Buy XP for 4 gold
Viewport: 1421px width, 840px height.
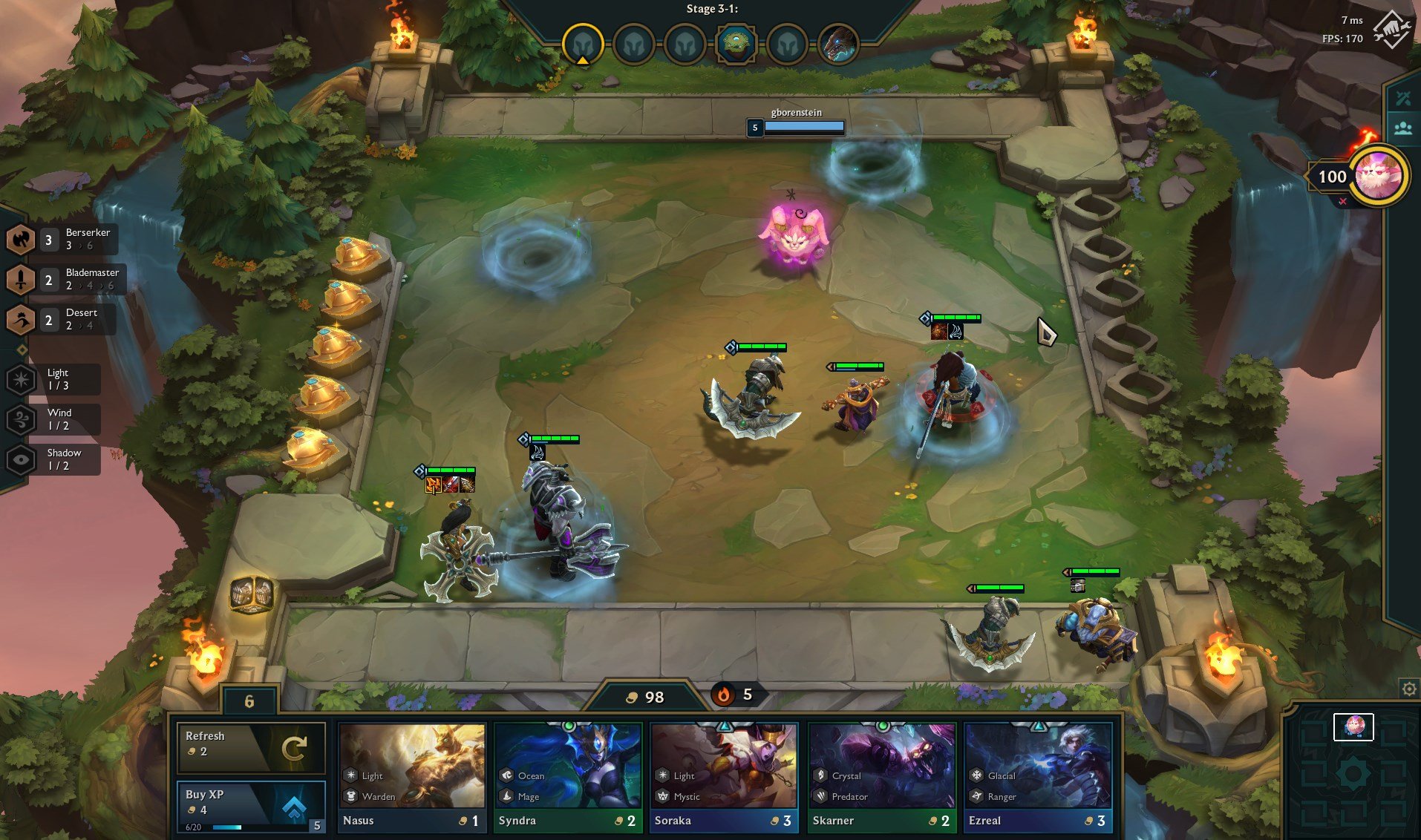pyautogui.click(x=251, y=806)
